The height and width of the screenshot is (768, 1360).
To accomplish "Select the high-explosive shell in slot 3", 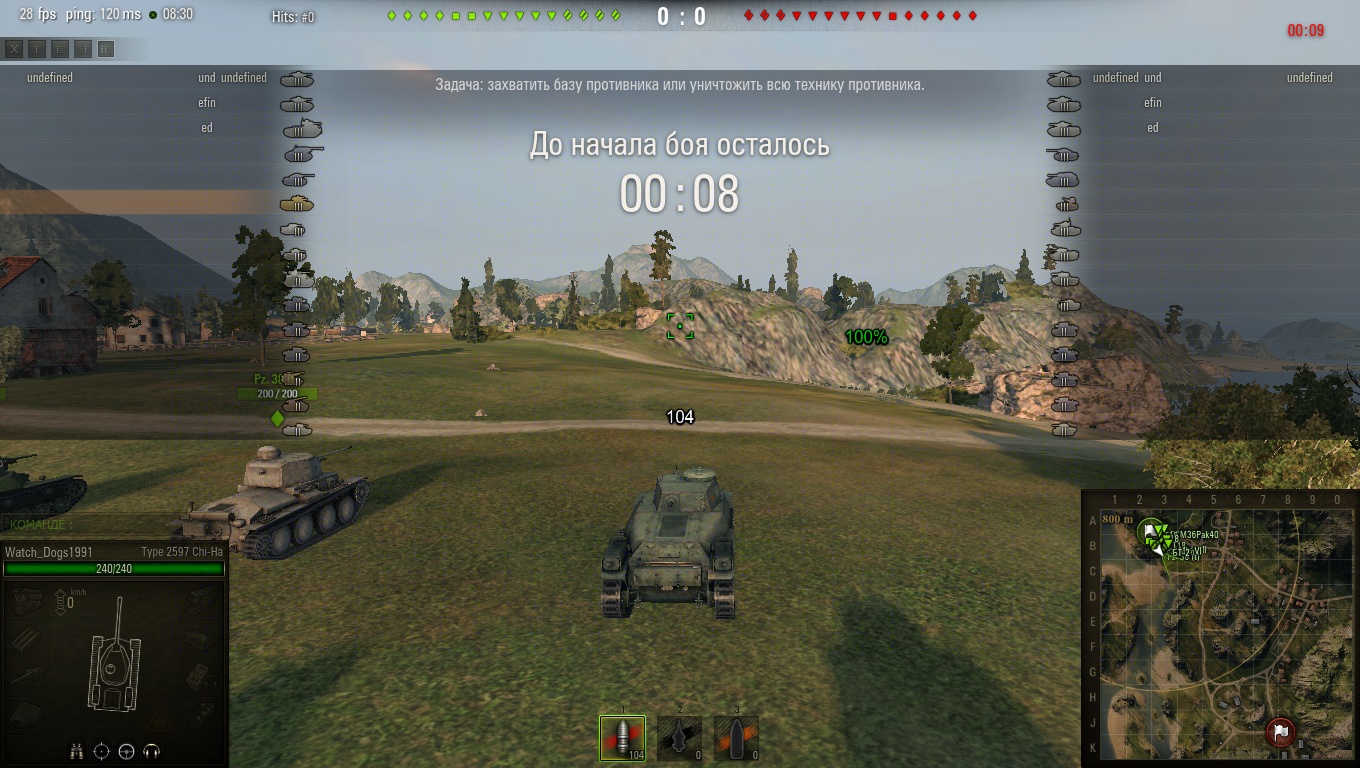I will (x=736, y=738).
